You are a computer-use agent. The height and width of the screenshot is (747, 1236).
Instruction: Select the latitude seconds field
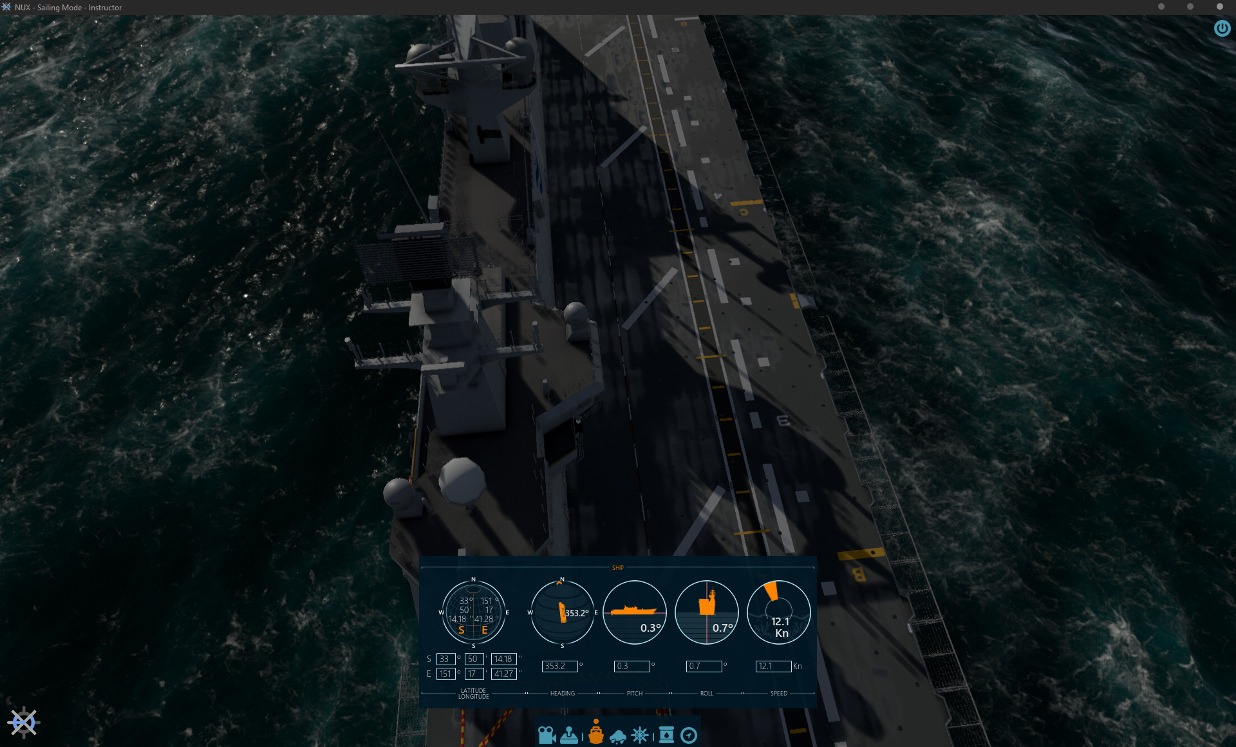[x=502, y=659]
